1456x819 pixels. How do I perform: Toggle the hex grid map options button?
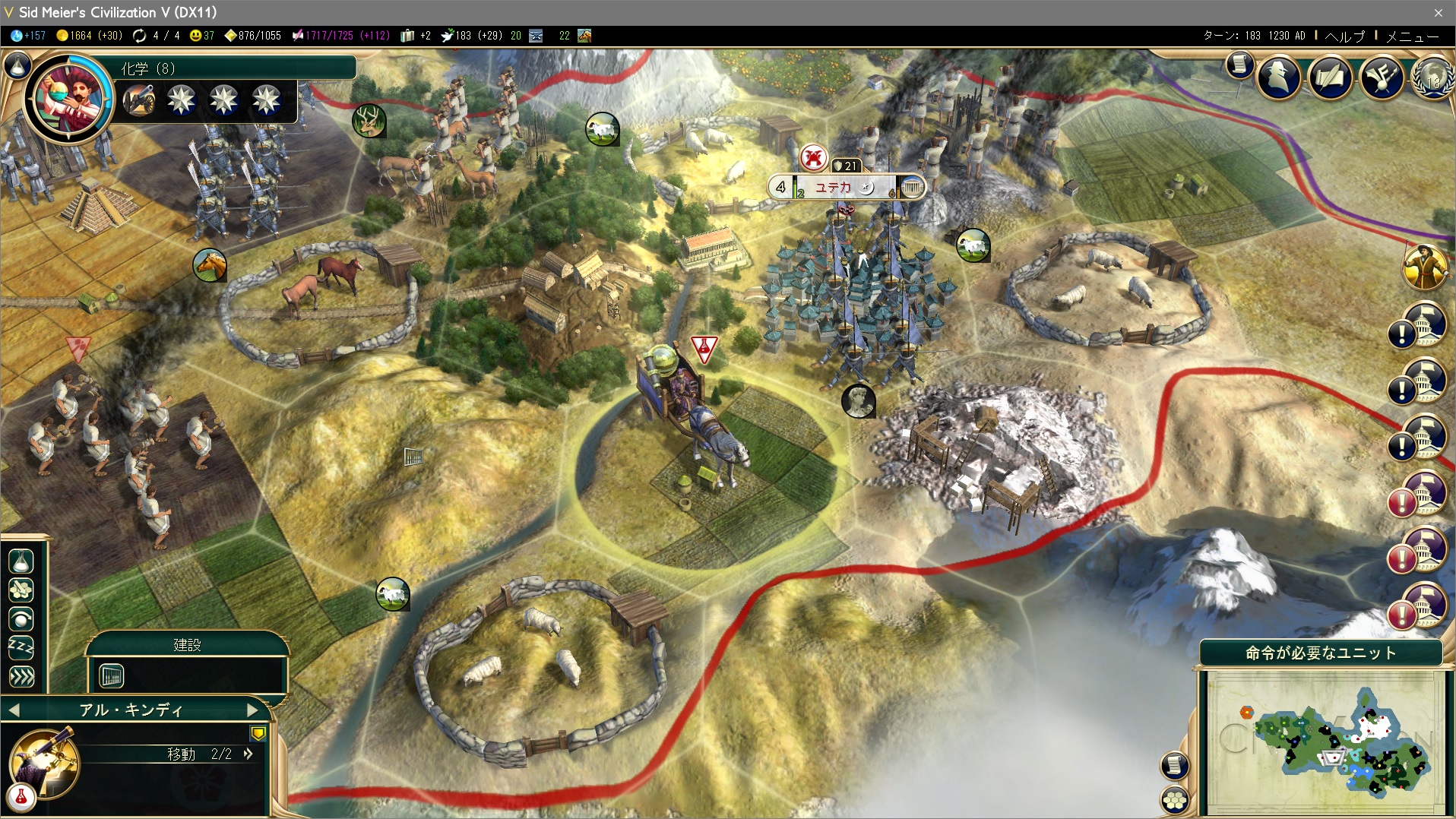1175,800
